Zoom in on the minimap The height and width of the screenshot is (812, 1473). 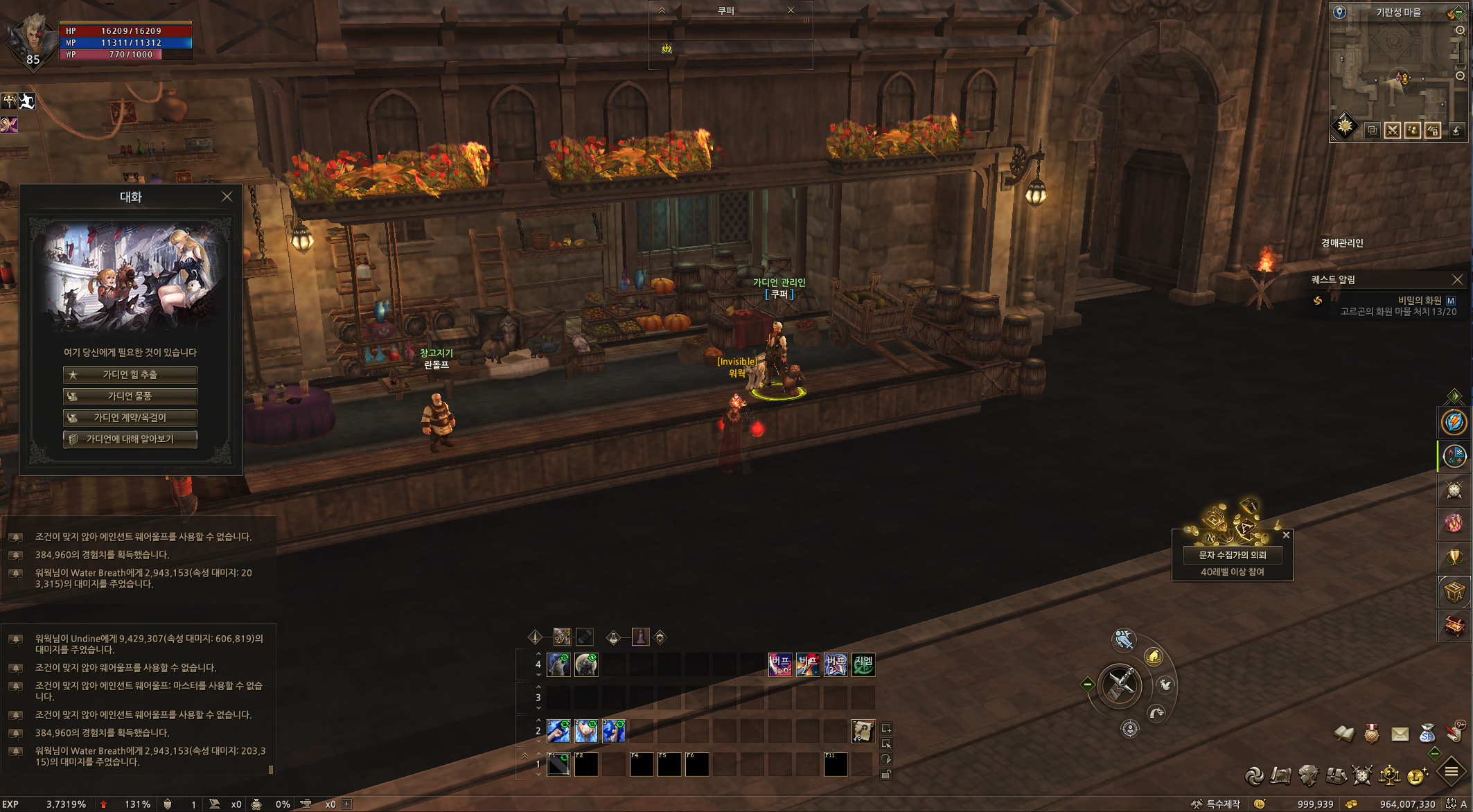[1460, 30]
